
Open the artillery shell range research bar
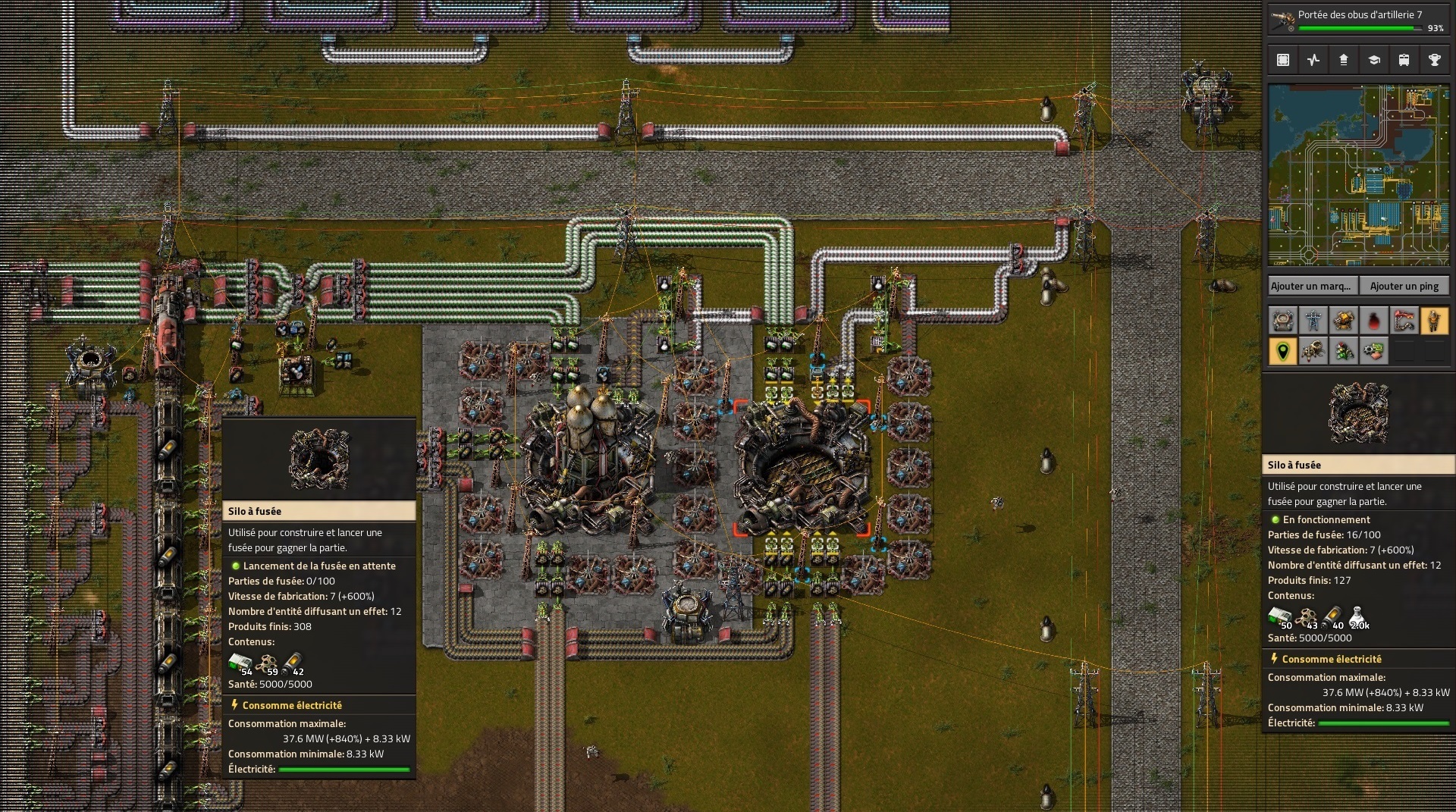click(1357, 20)
